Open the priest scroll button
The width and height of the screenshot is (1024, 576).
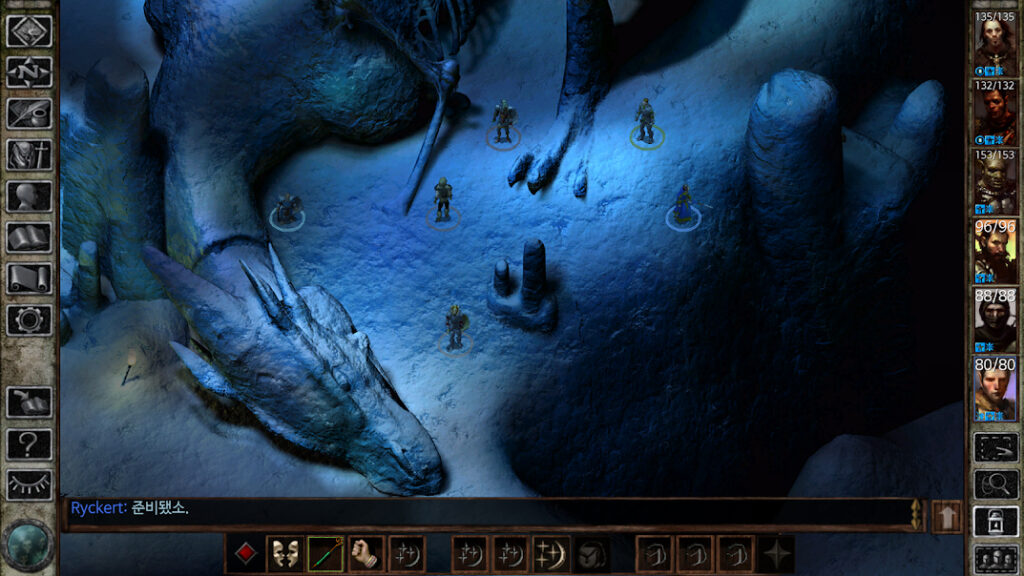tap(29, 279)
